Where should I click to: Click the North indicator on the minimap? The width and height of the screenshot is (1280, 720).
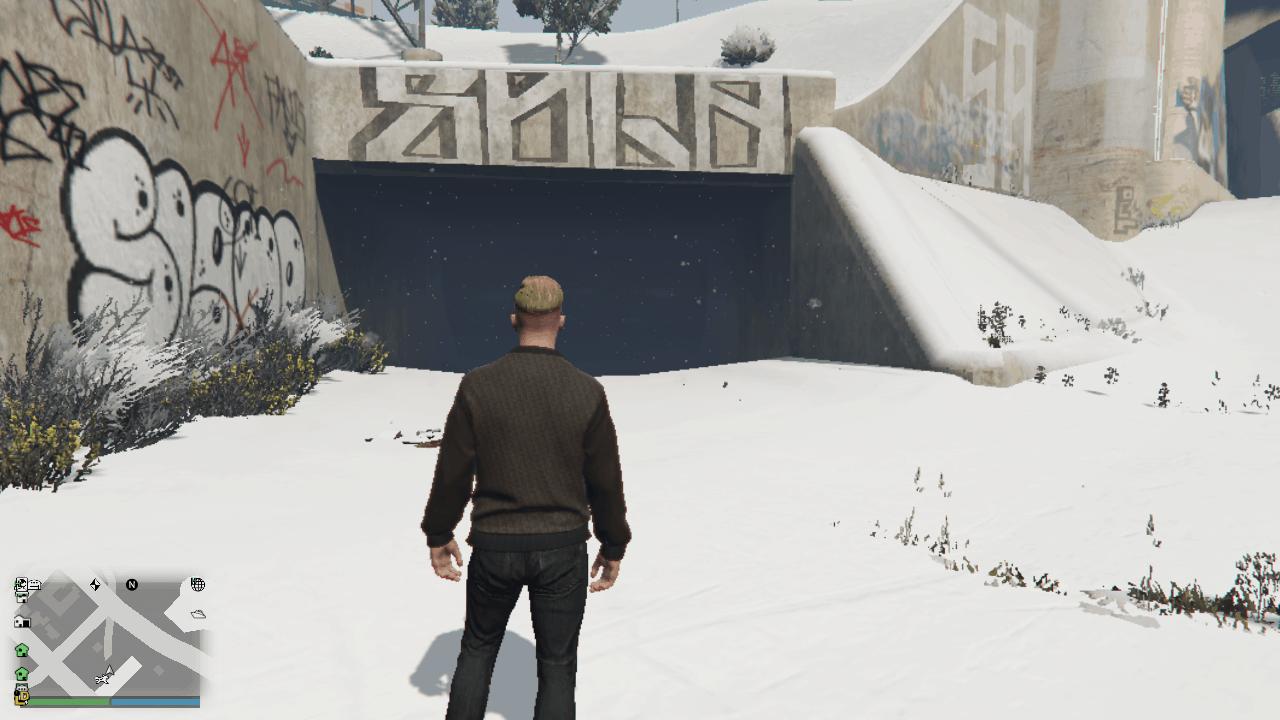pos(132,585)
